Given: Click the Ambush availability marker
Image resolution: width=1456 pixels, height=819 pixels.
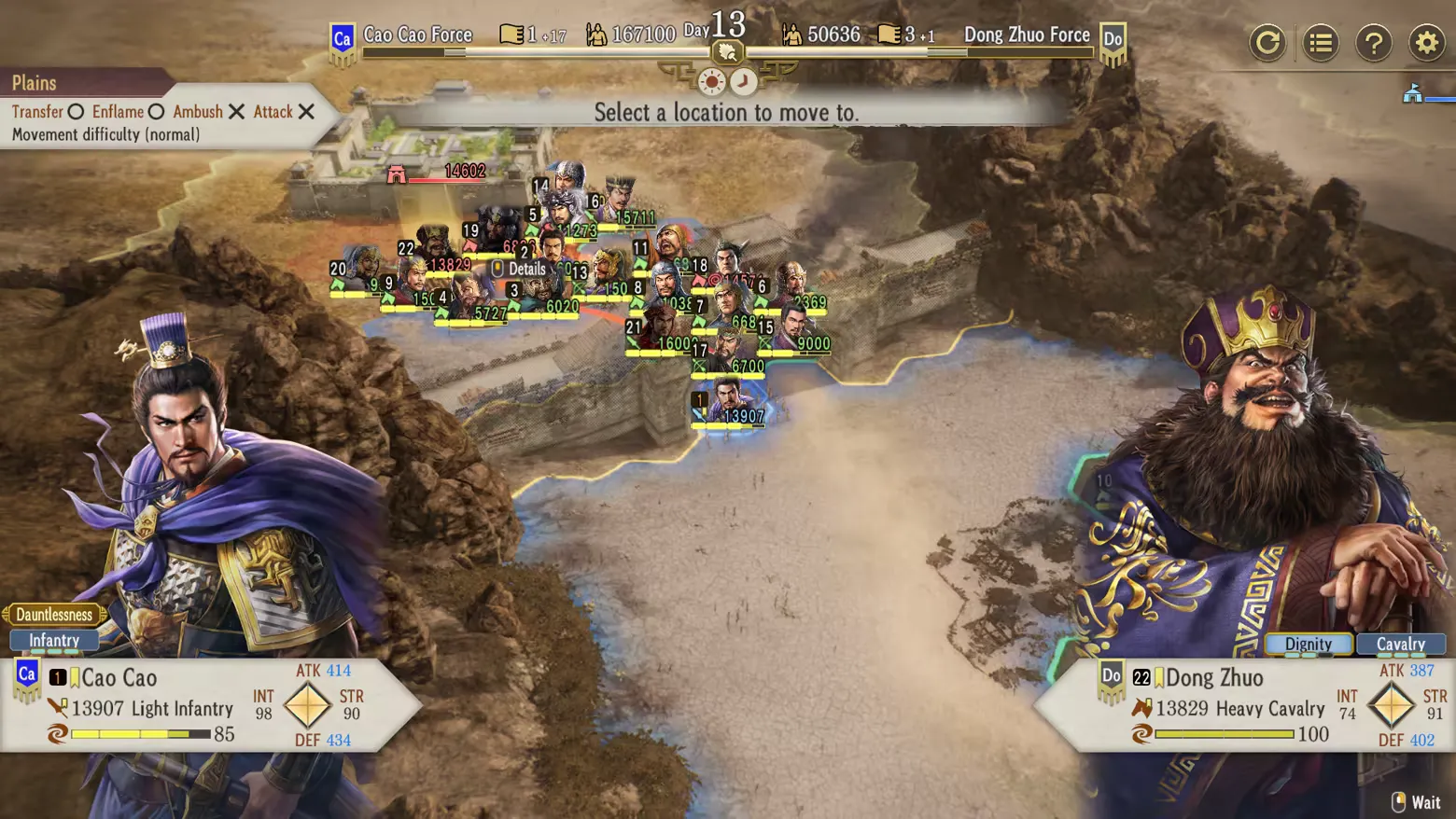Looking at the screenshot, I should click(x=236, y=112).
